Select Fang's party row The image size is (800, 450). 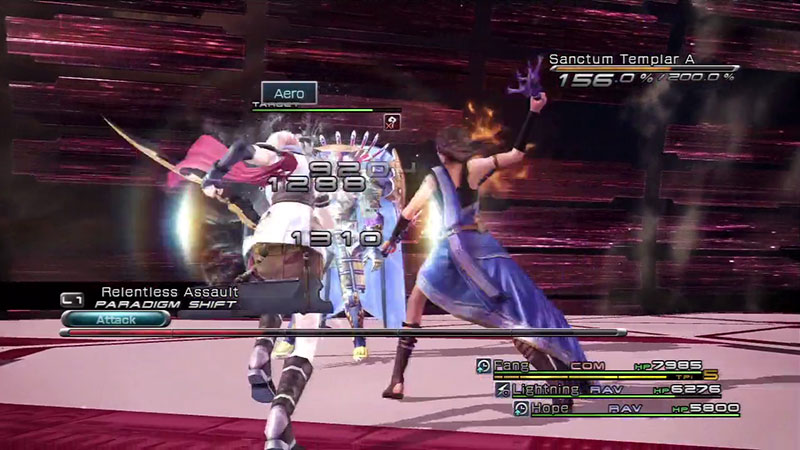tap(590, 367)
